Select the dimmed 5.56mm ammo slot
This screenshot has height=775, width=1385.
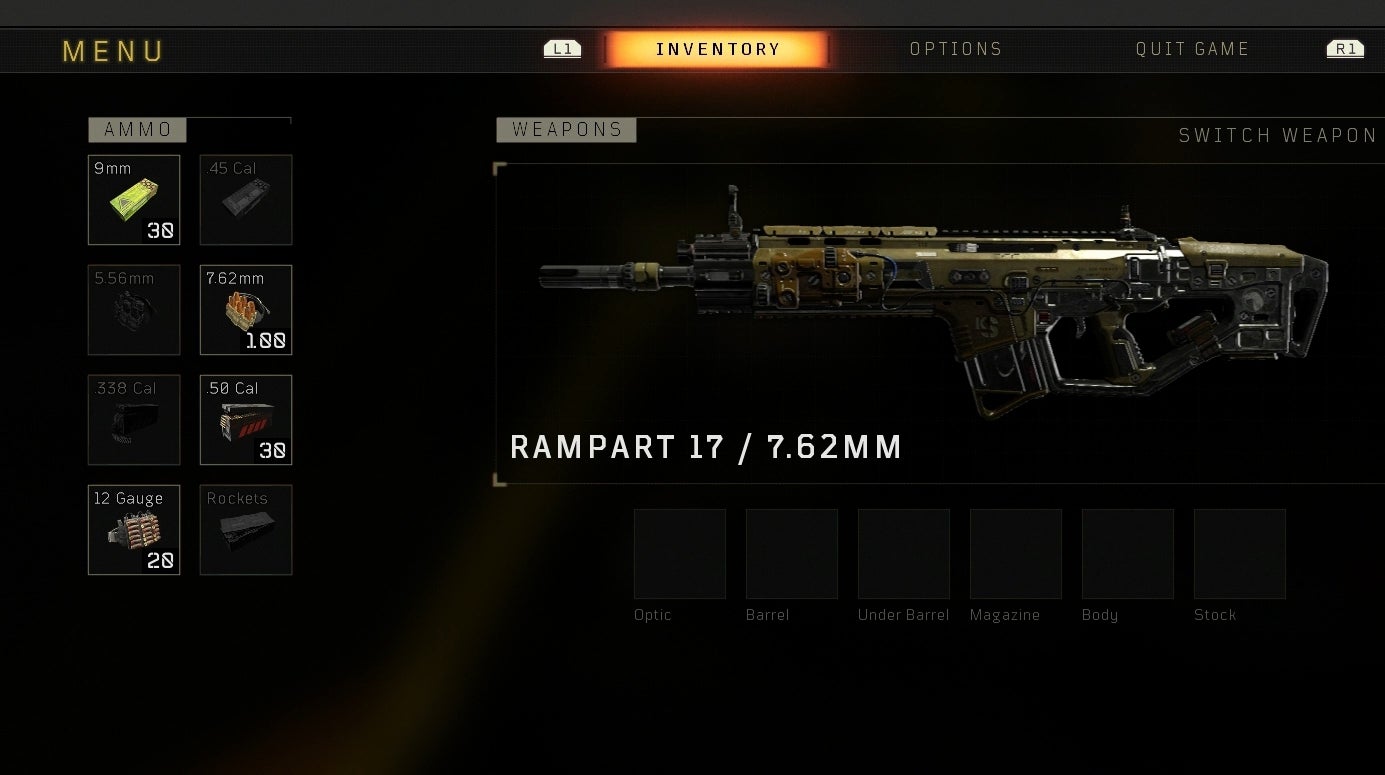pyautogui.click(x=134, y=310)
